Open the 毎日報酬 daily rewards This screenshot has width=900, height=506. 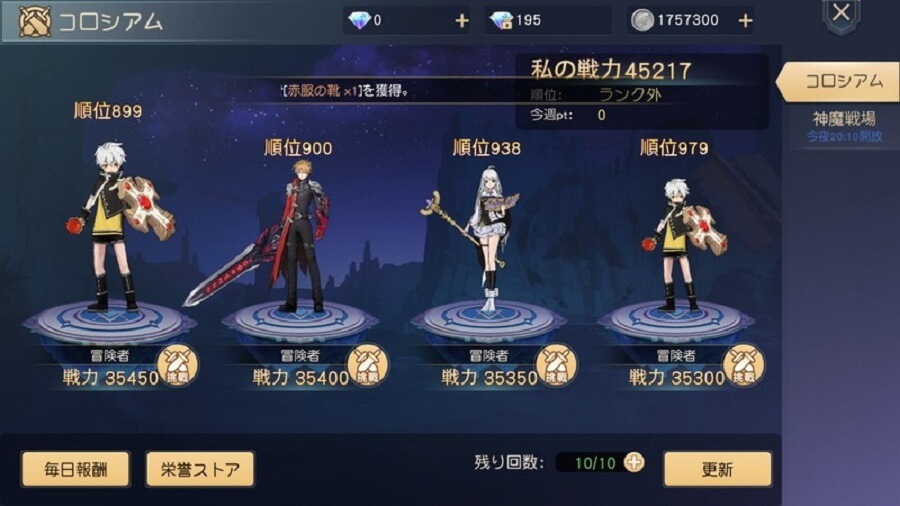point(75,469)
